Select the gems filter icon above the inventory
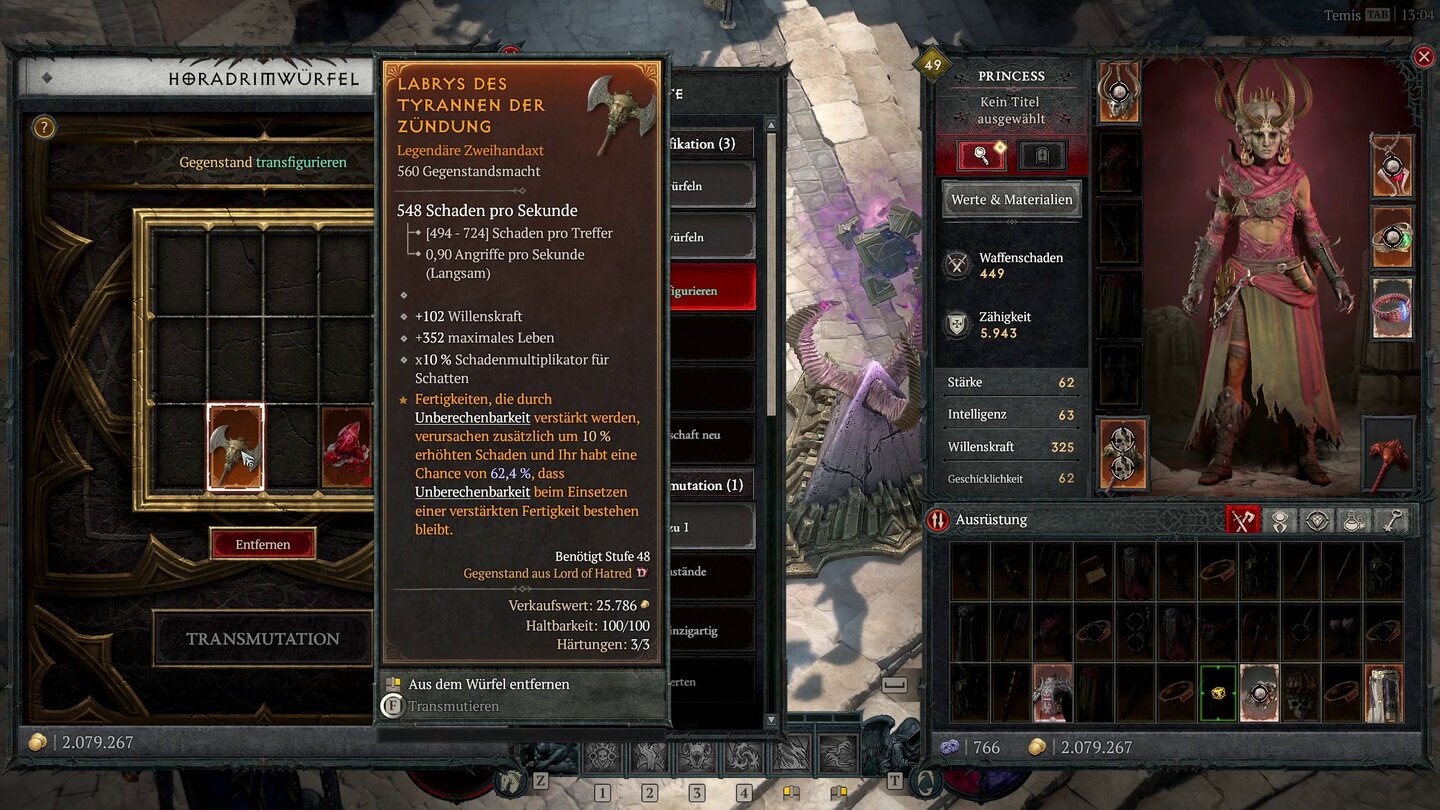 pos(1316,520)
